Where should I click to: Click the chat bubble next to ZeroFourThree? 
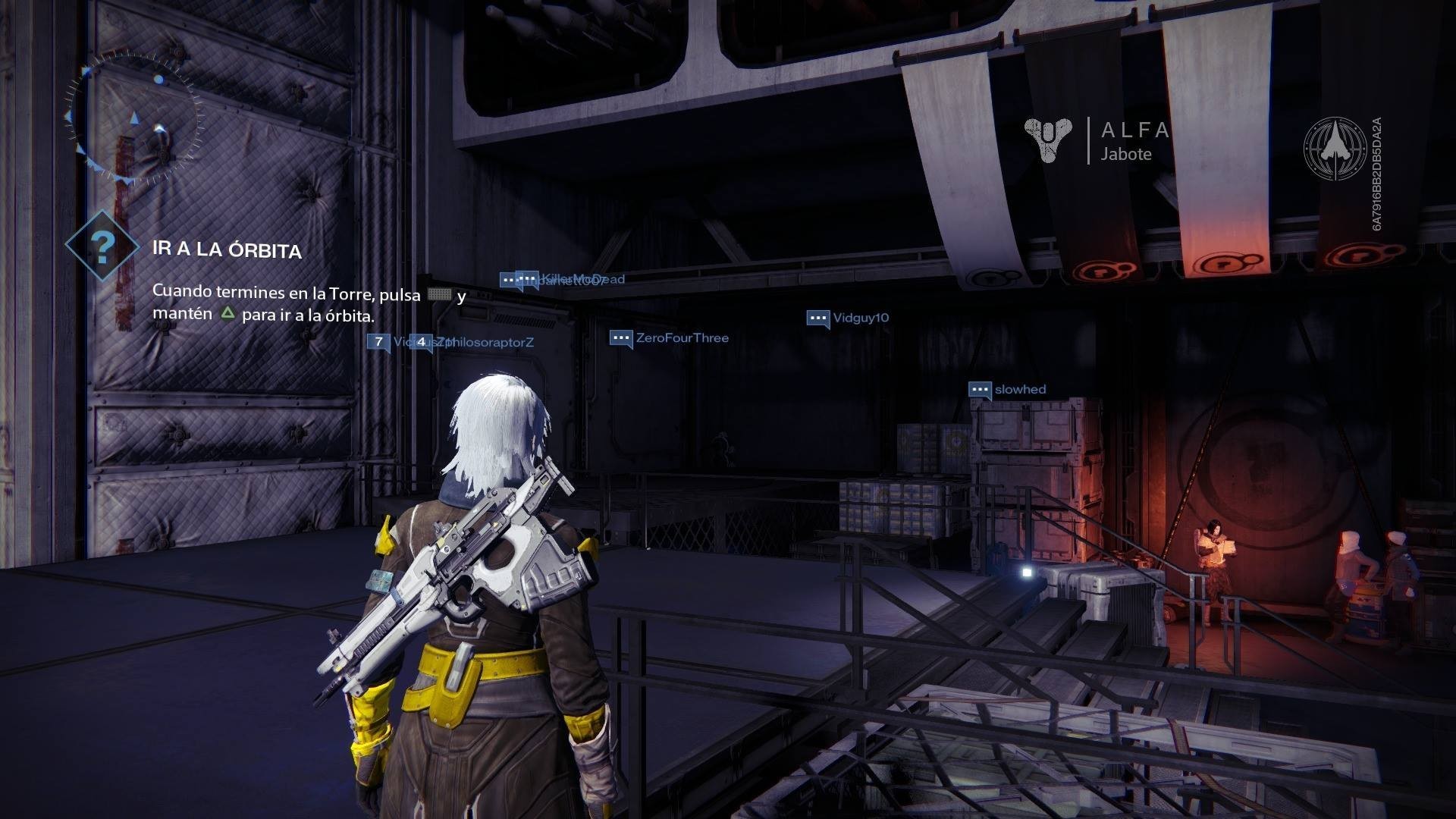pyautogui.click(x=620, y=337)
